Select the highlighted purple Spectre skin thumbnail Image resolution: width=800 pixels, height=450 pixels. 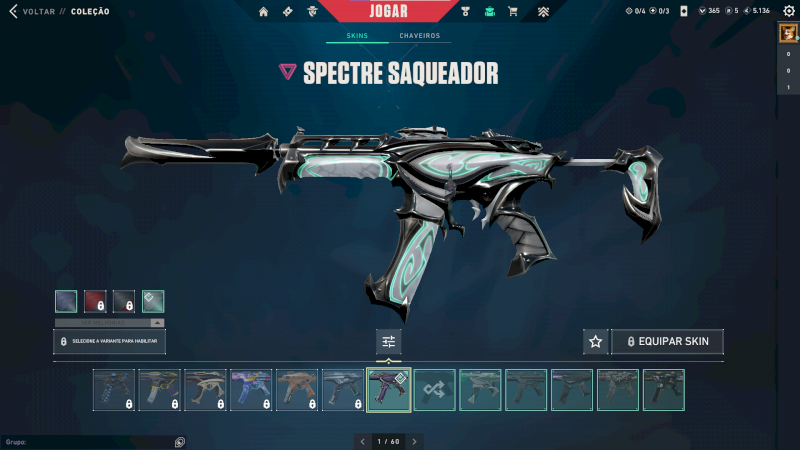coord(389,390)
